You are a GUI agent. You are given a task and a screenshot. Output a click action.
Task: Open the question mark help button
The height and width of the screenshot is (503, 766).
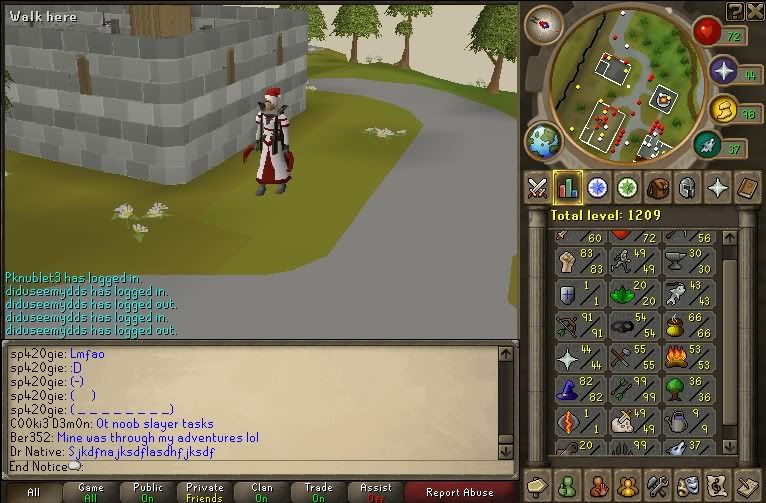(x=736, y=10)
